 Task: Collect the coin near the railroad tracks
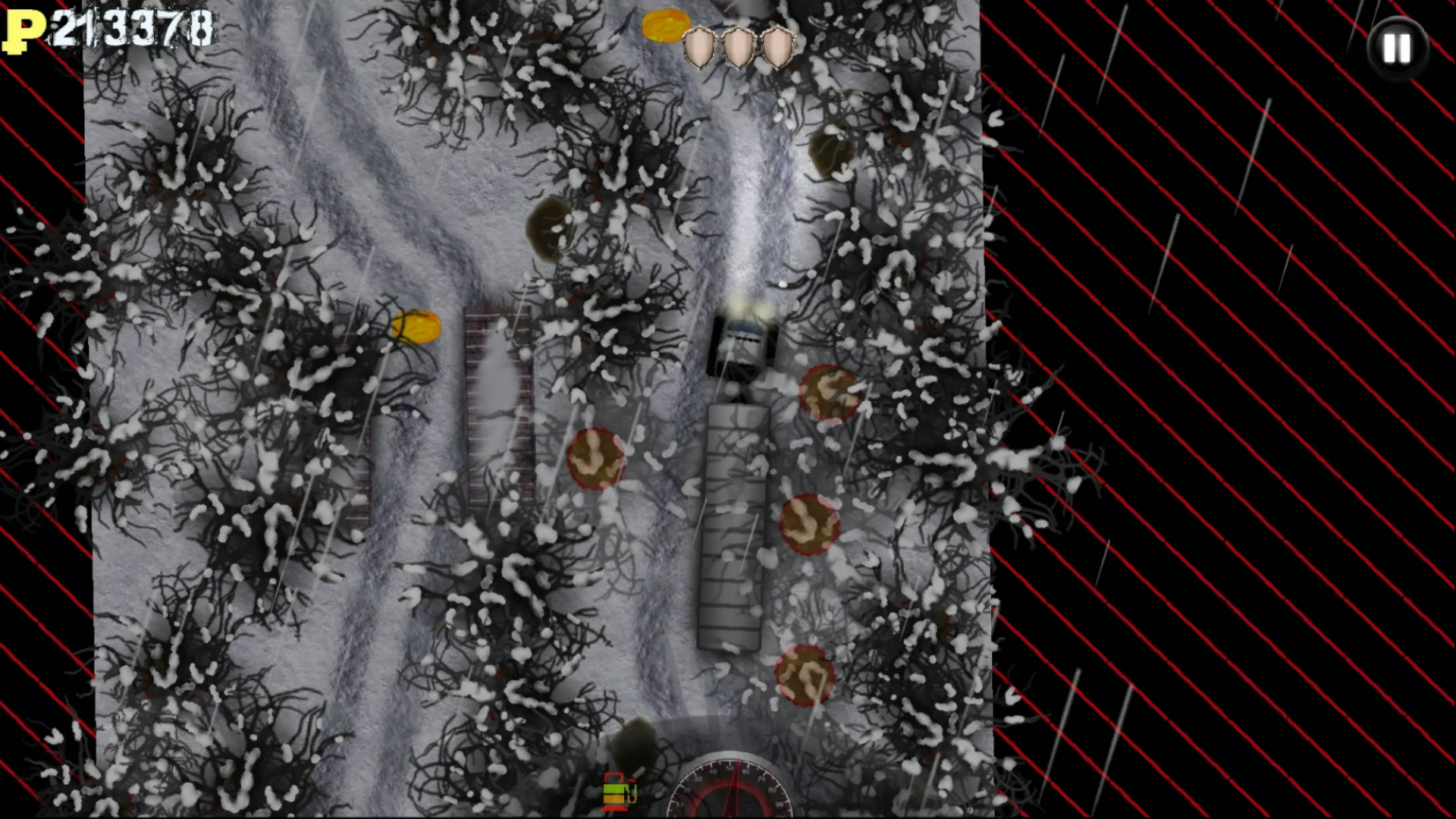coord(414,326)
